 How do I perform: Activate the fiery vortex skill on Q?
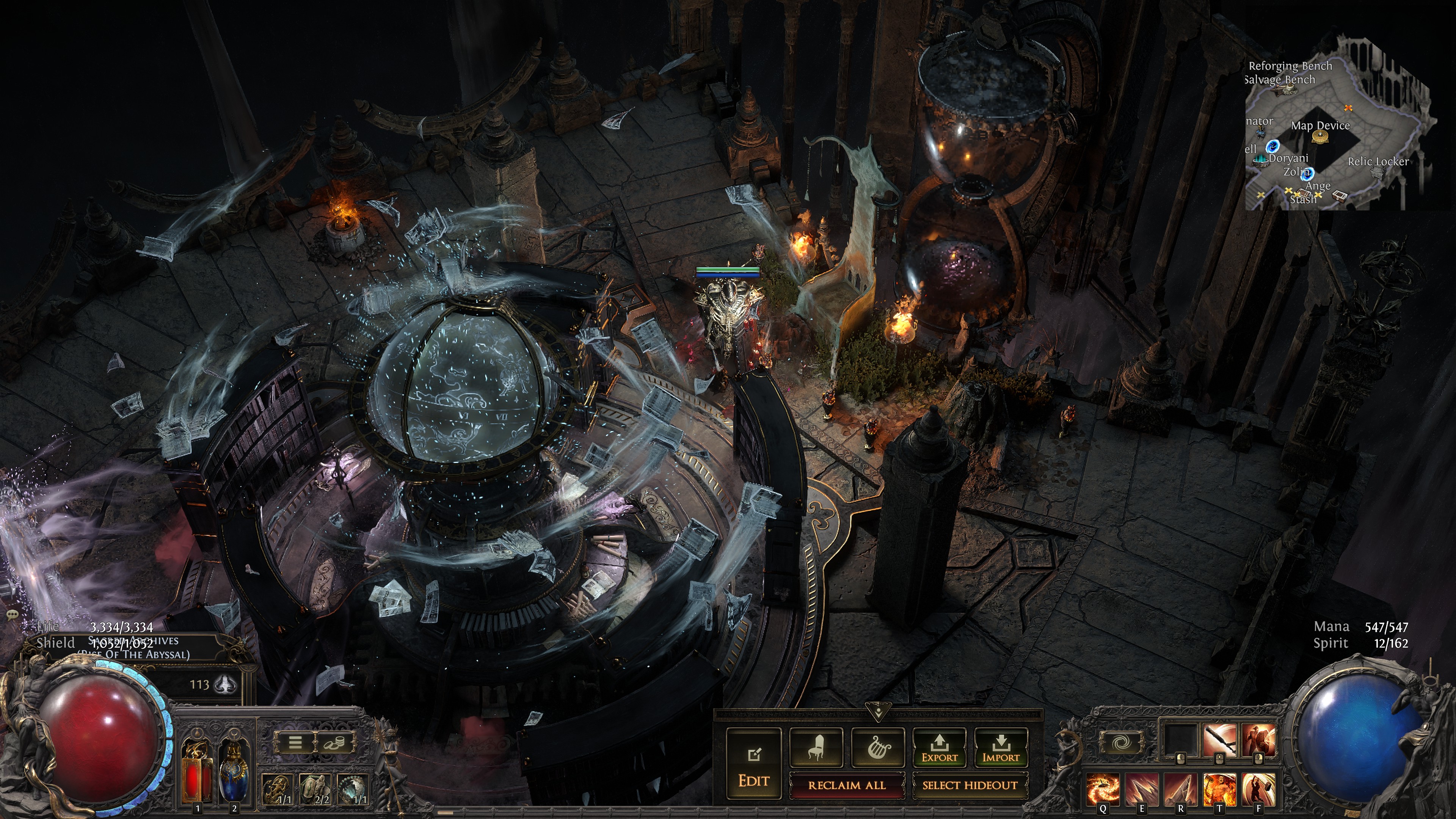(1103, 789)
